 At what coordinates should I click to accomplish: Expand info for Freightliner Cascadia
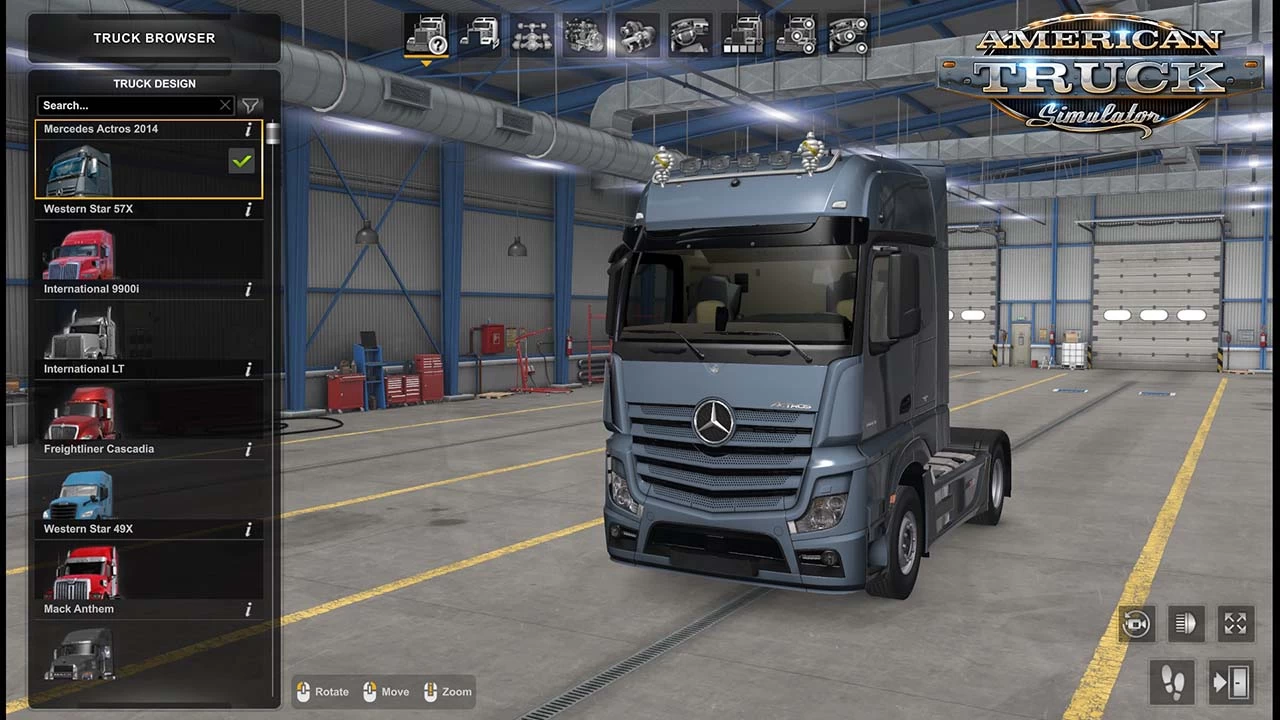[247, 449]
